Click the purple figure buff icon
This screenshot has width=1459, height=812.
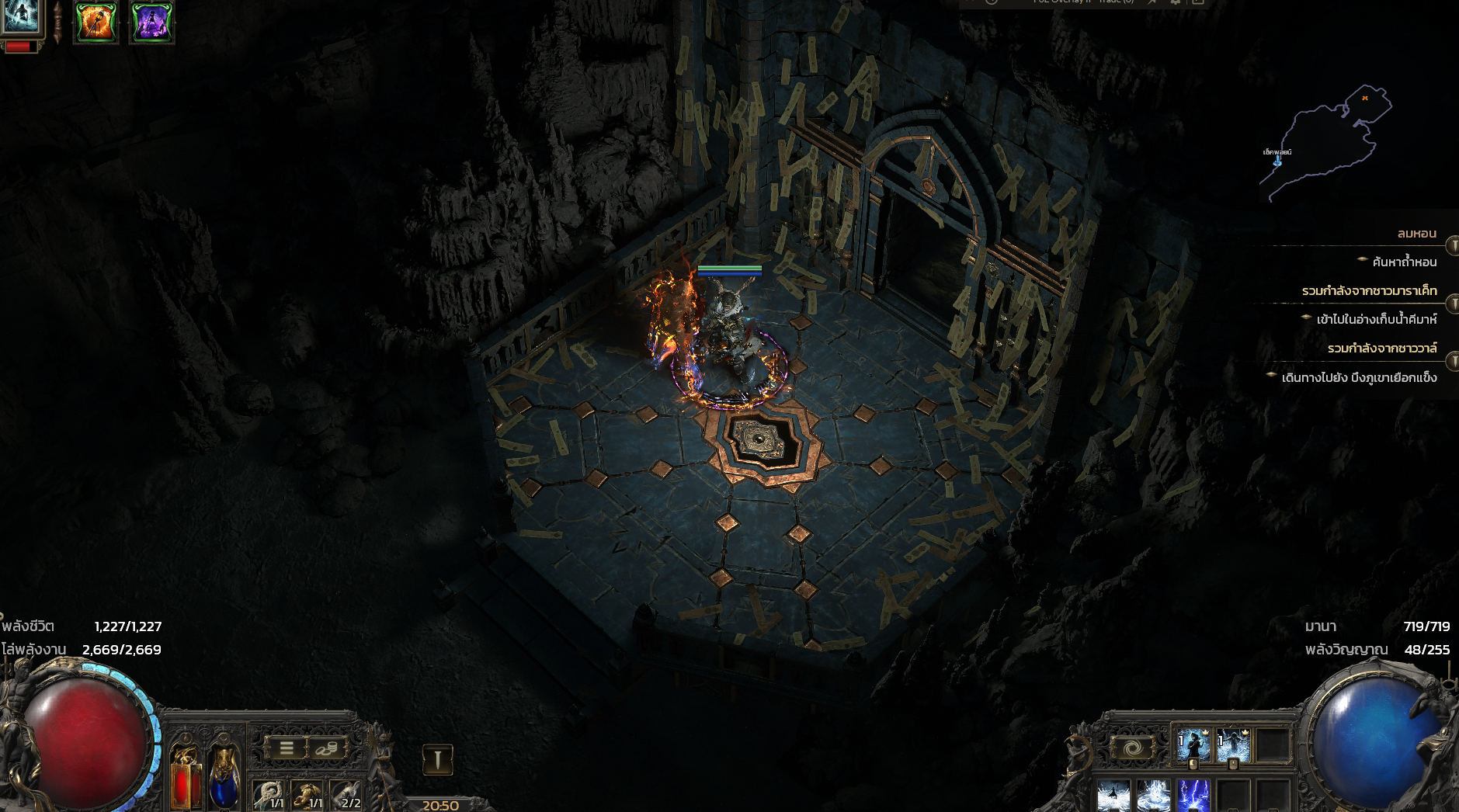(151, 22)
